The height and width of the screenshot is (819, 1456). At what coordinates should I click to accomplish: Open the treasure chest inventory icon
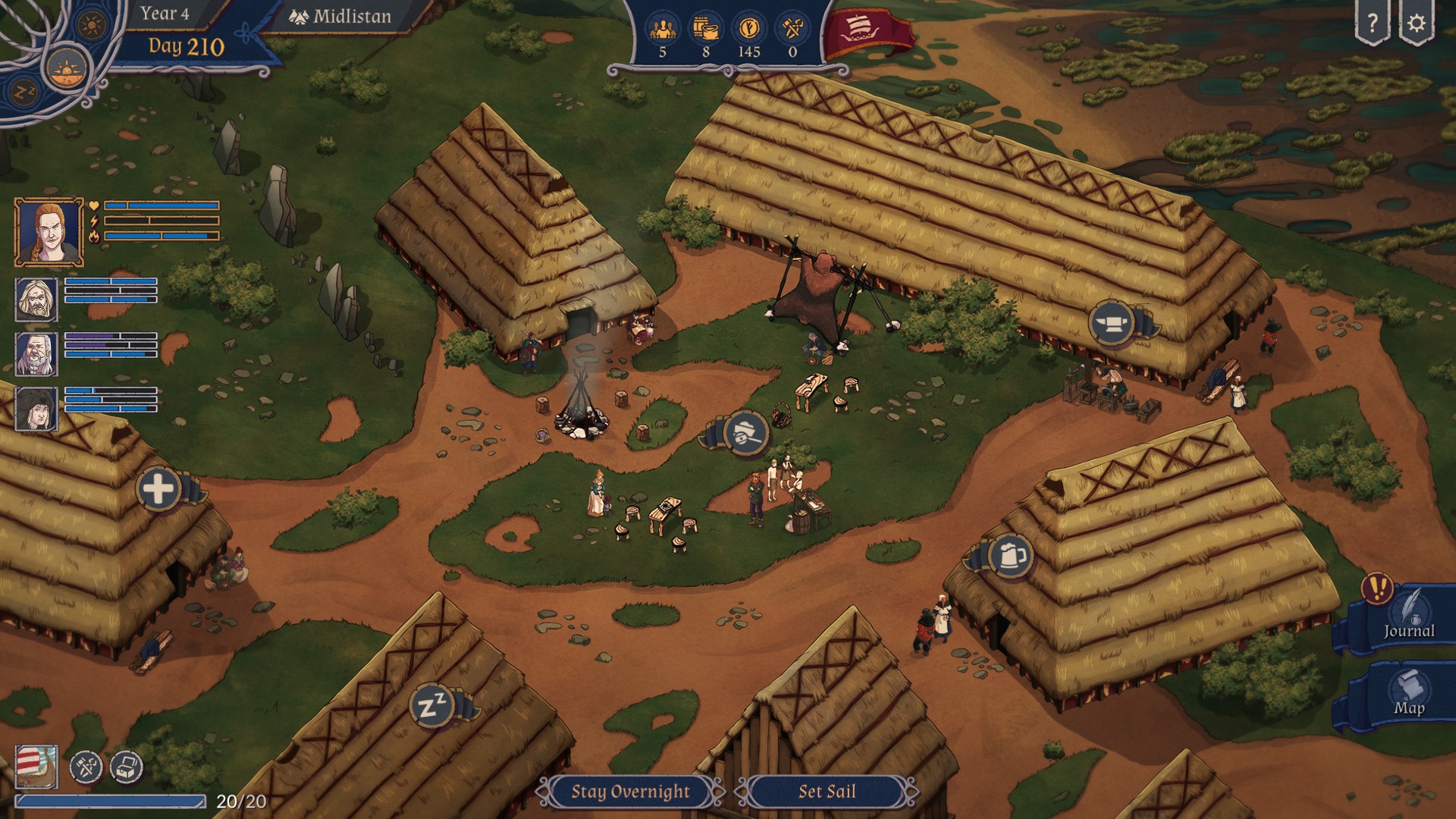click(x=127, y=767)
